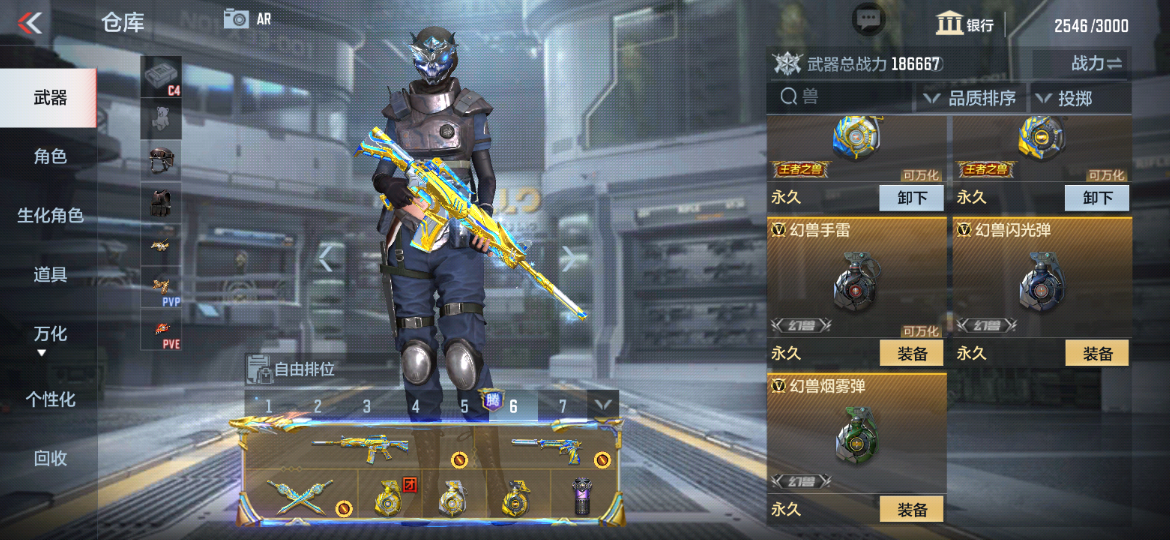The height and width of the screenshot is (540, 1170).
Task: Switch to the 个性化 tab
Action: click(49, 399)
